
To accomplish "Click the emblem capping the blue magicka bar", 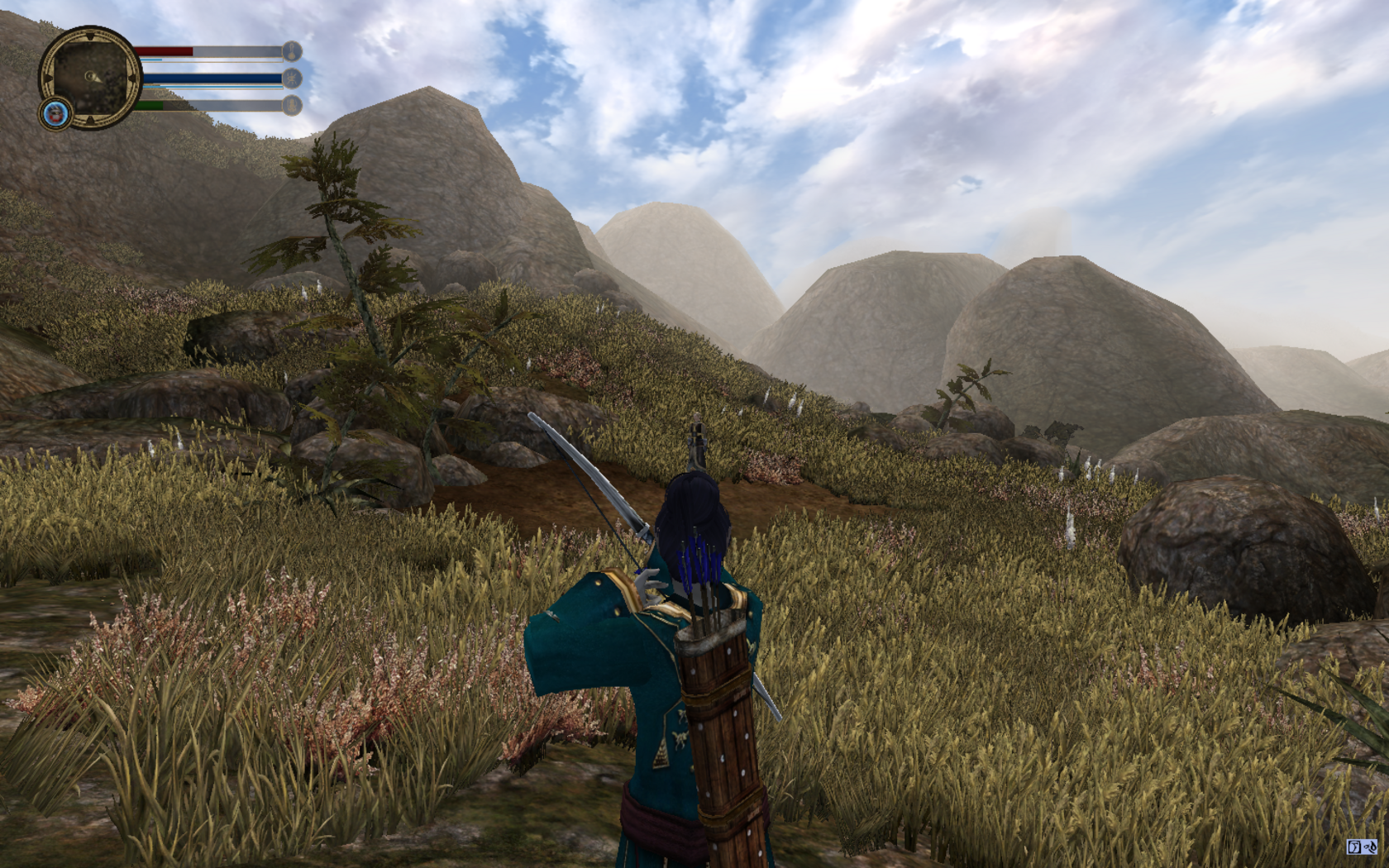I will (x=292, y=79).
